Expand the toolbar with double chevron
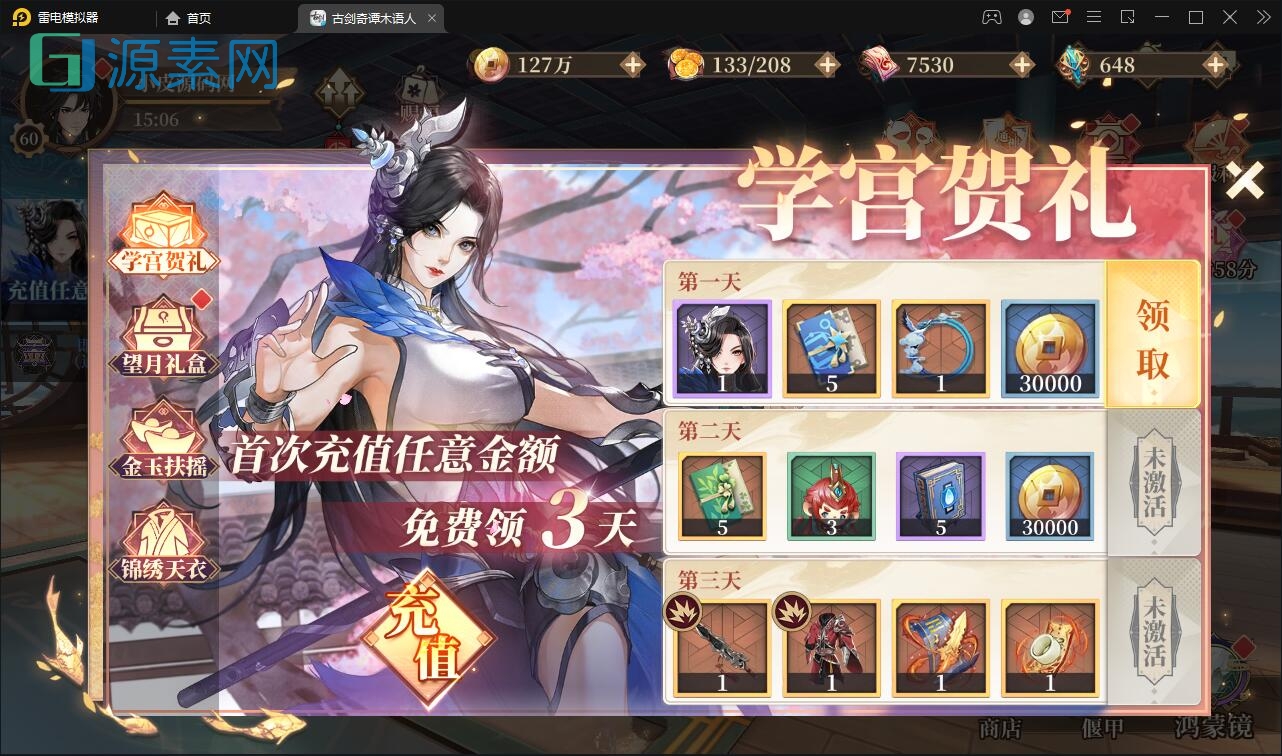1282x756 pixels. pos(1262,17)
